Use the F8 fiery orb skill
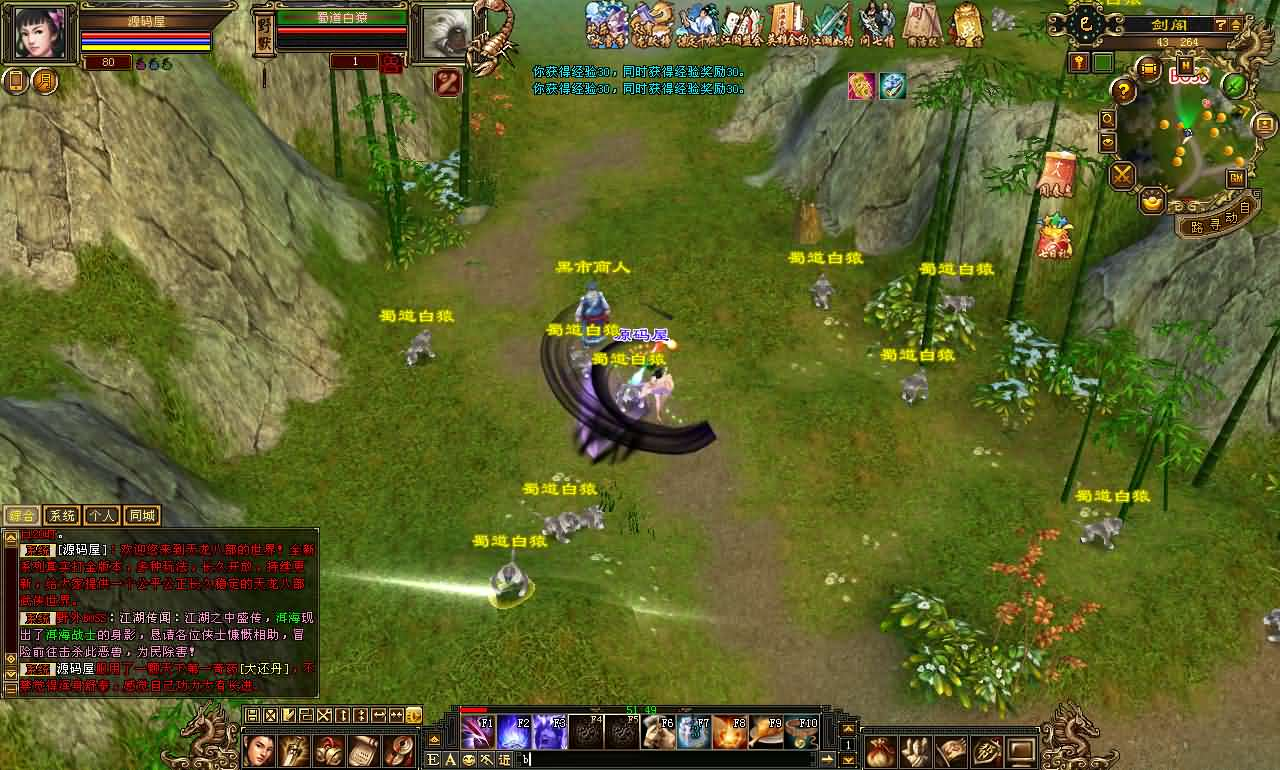The width and height of the screenshot is (1280, 770). point(729,732)
